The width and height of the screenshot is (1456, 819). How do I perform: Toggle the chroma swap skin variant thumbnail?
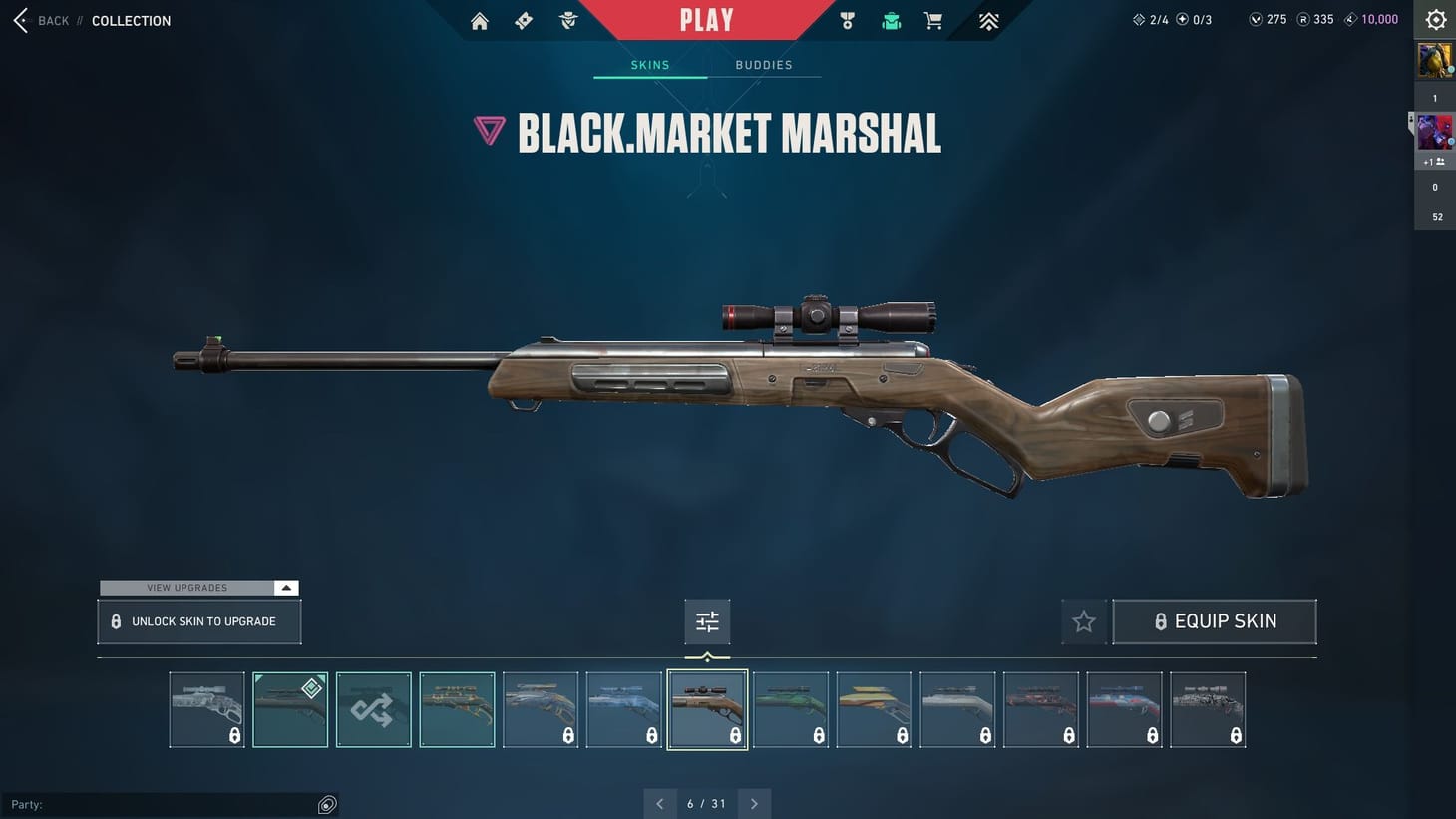click(373, 709)
